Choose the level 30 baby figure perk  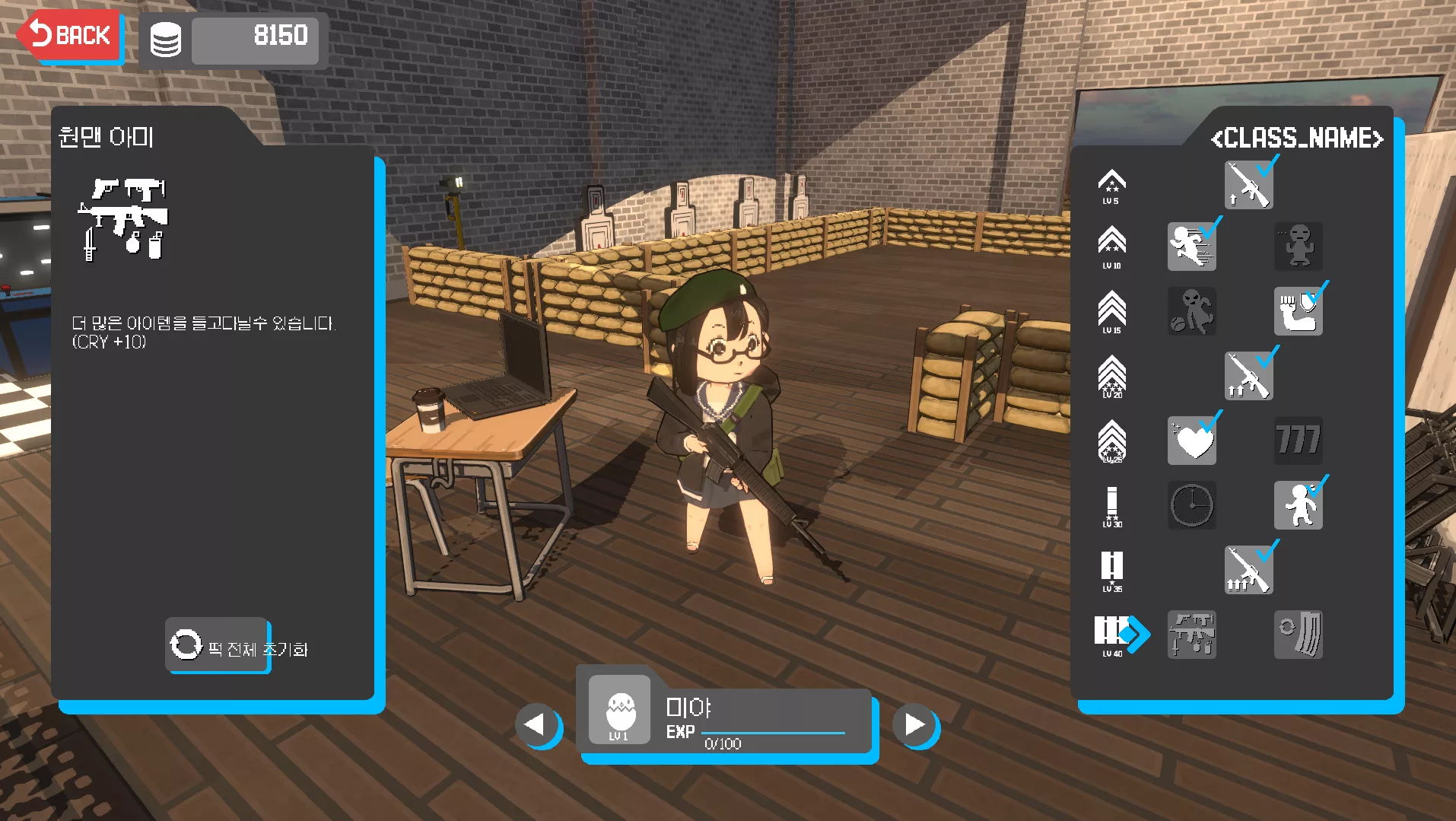tap(1298, 505)
